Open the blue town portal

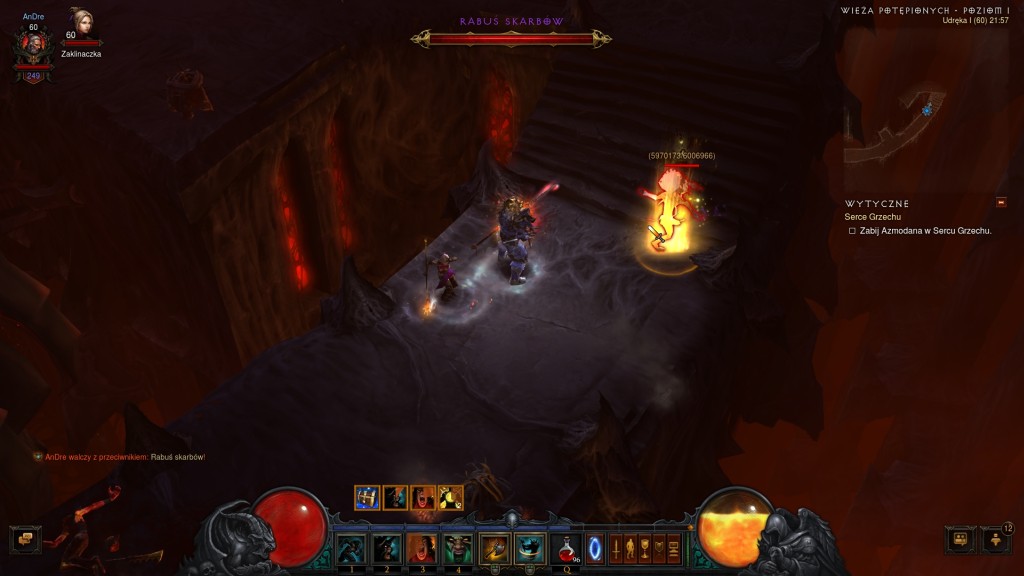(595, 549)
